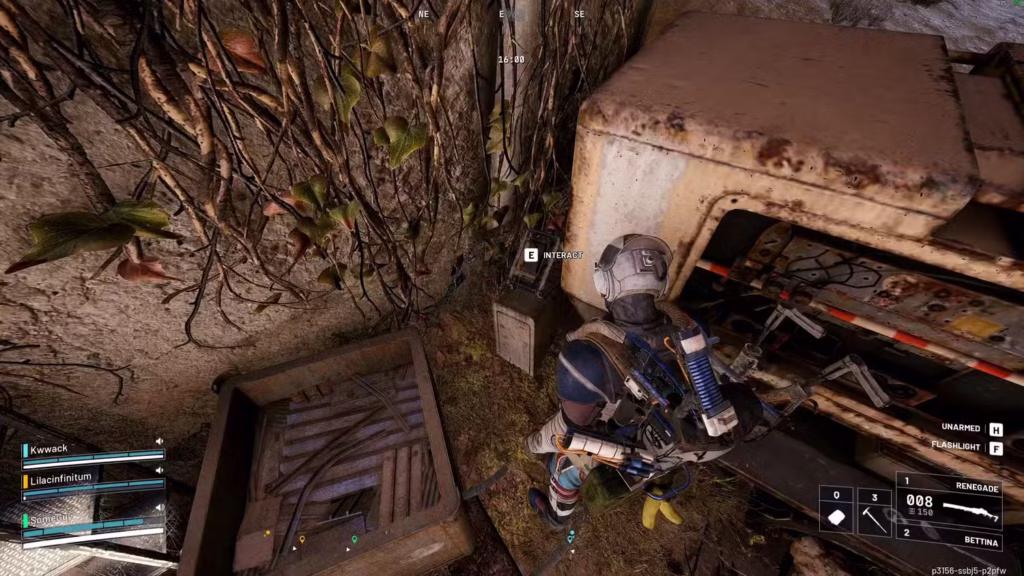Select squad member Kwwack's name
Viewport: 1024px width, 576px height.
[49, 449]
